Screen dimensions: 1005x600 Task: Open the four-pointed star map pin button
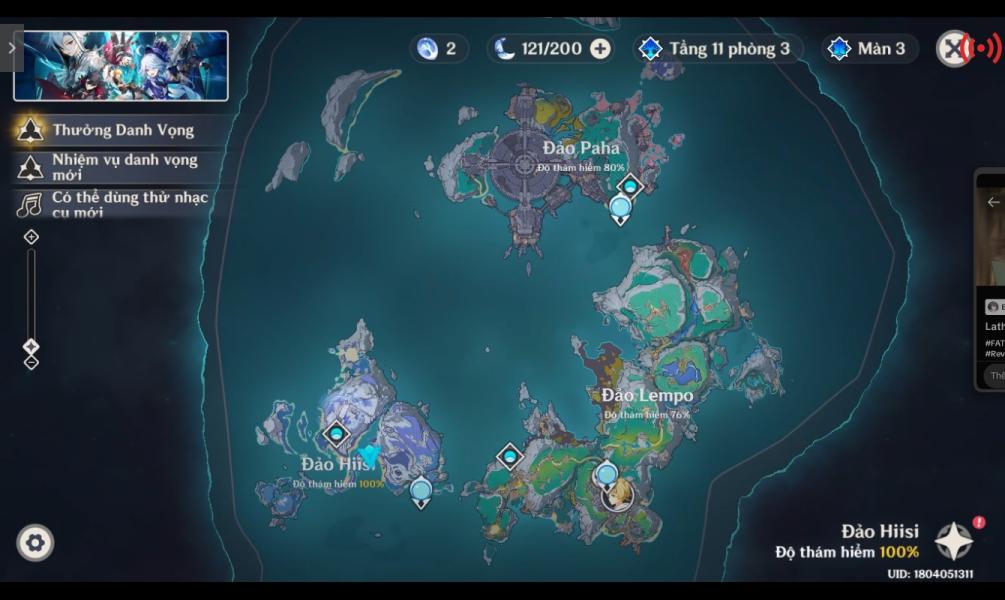(x=954, y=541)
